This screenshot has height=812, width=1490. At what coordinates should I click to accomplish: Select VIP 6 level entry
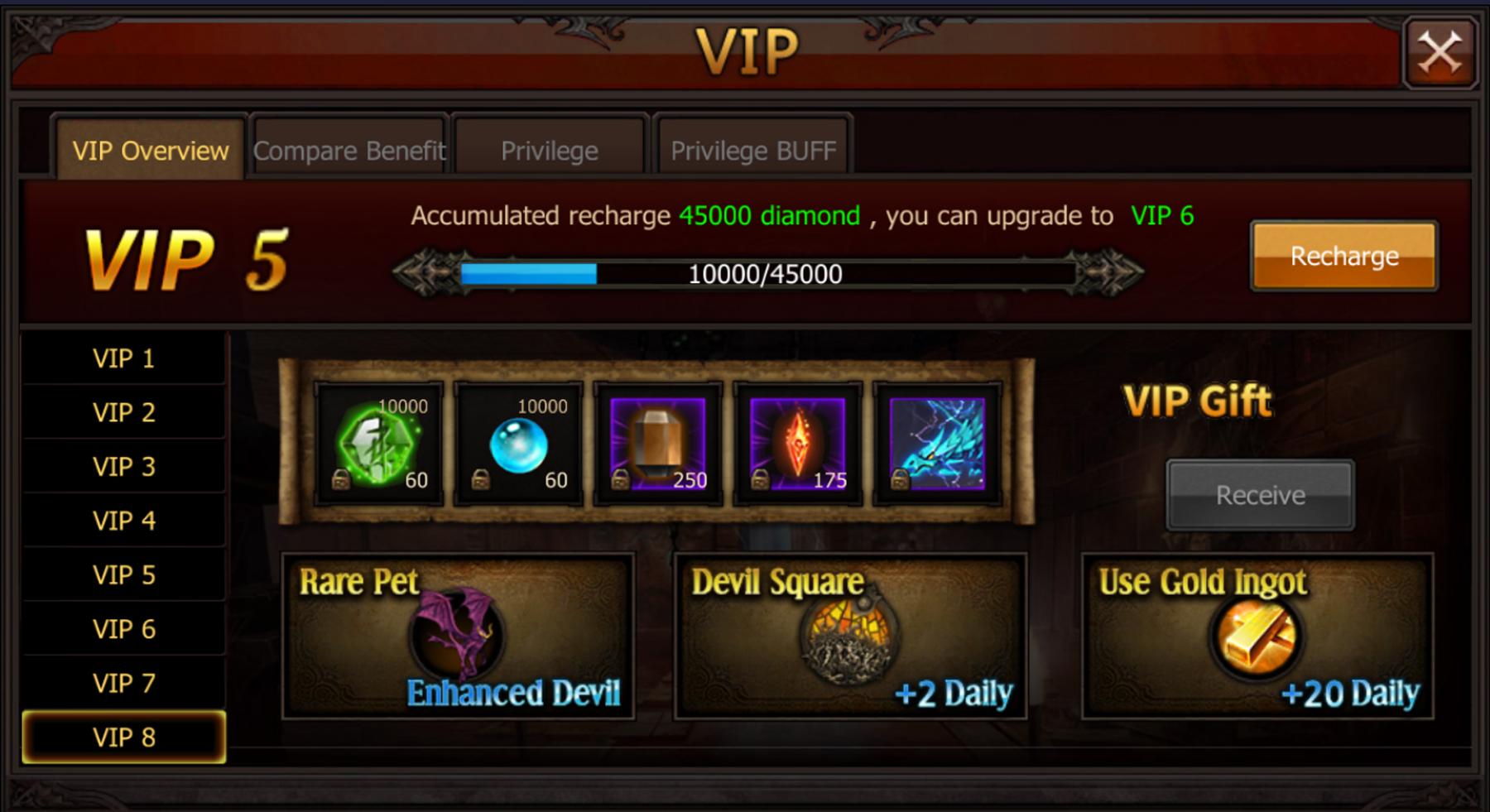point(124,627)
